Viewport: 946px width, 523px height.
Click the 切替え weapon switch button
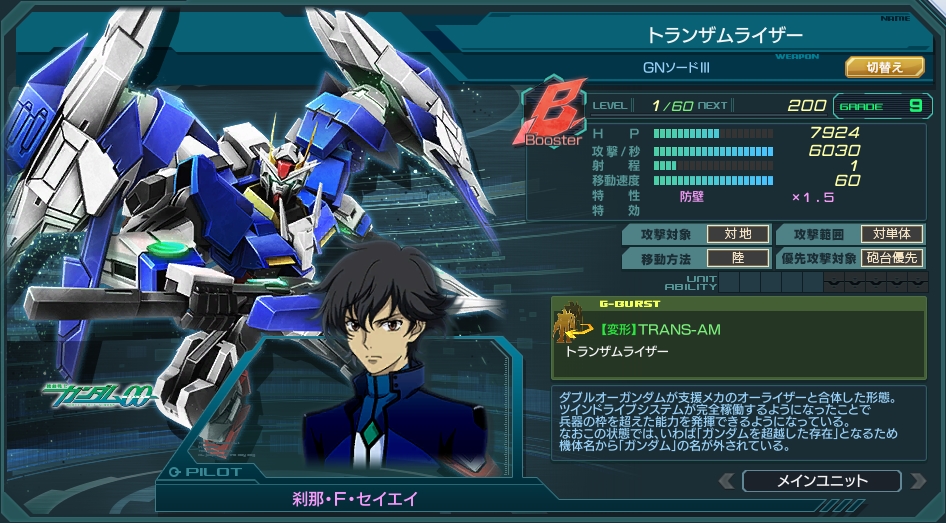884,67
